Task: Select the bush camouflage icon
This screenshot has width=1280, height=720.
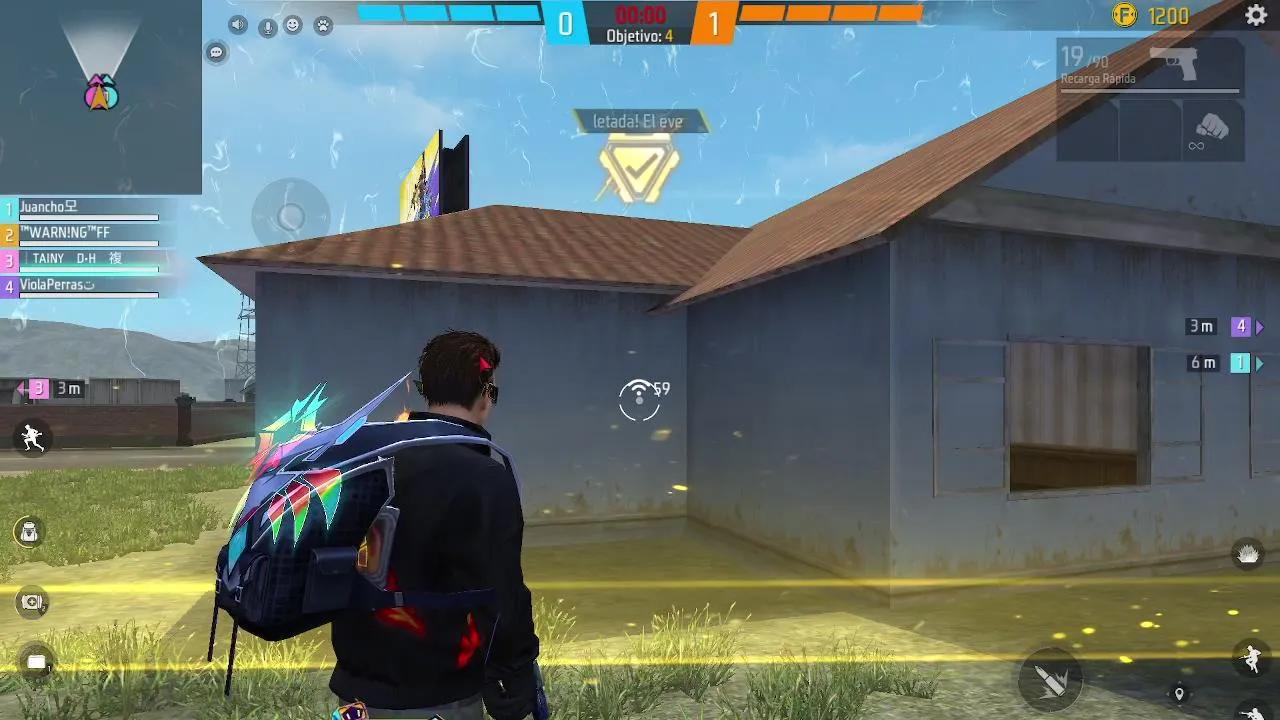Action: pyautogui.click(x=1249, y=553)
